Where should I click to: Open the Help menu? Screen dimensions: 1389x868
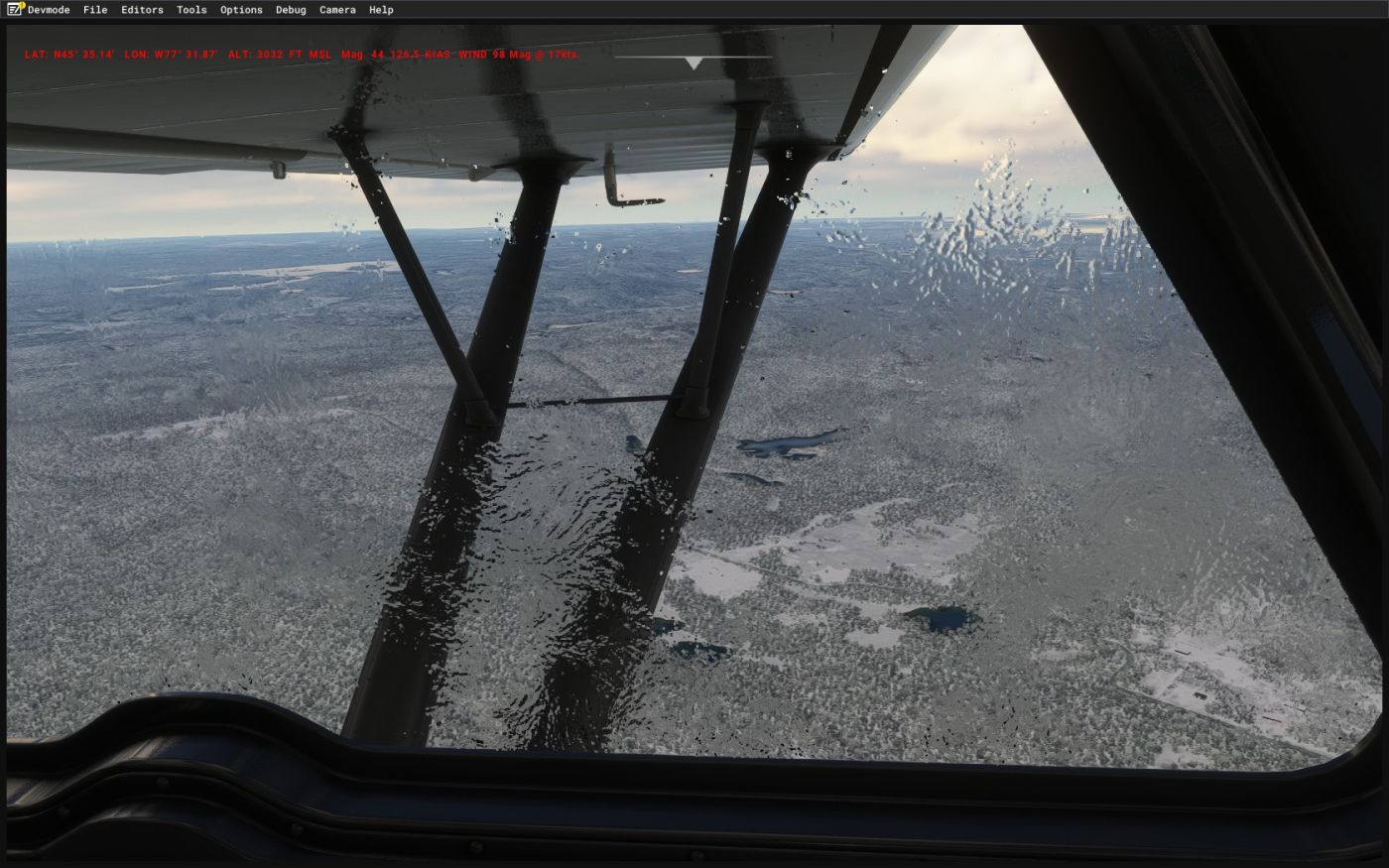(381, 10)
